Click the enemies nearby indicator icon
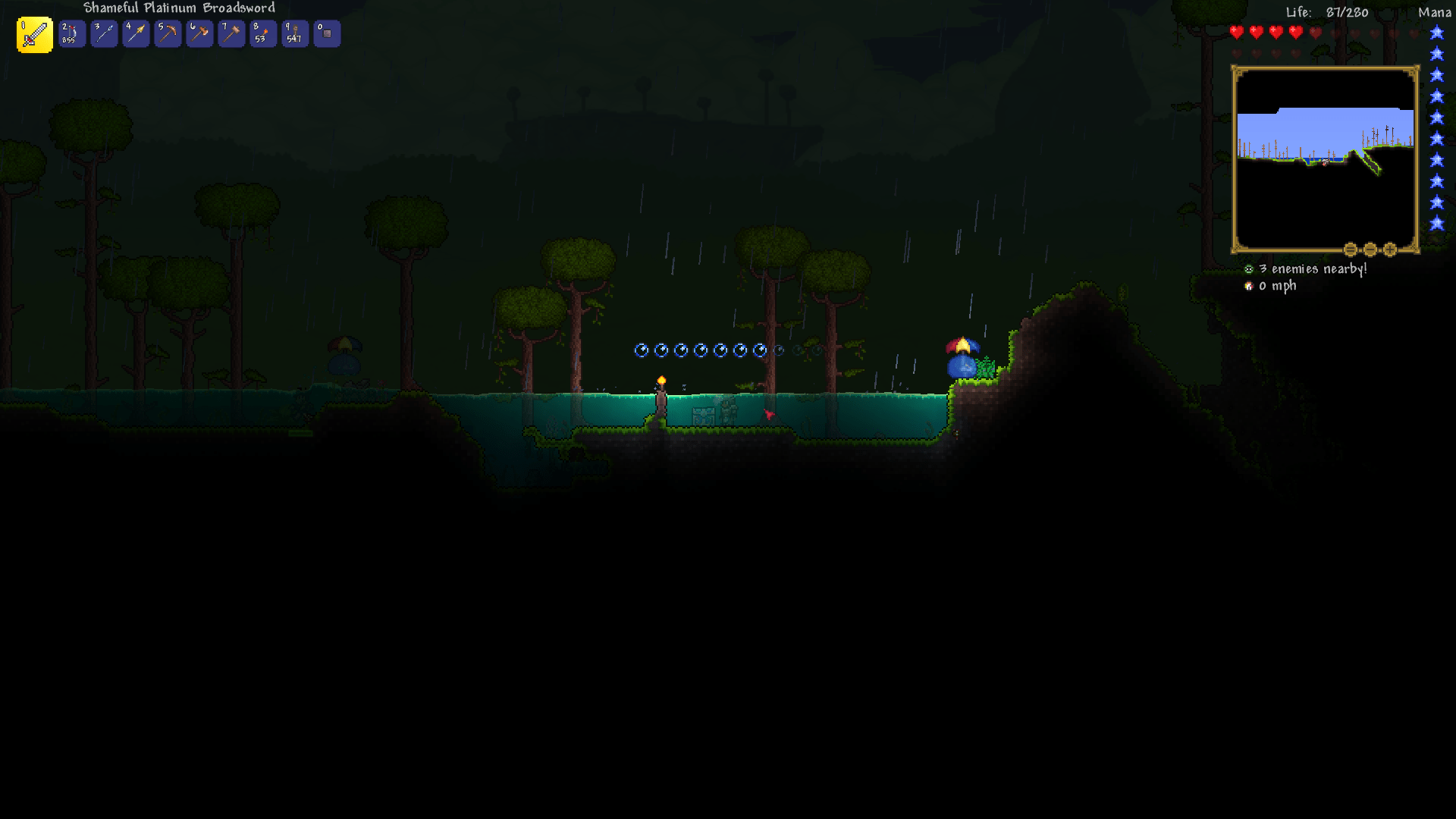 1248,268
